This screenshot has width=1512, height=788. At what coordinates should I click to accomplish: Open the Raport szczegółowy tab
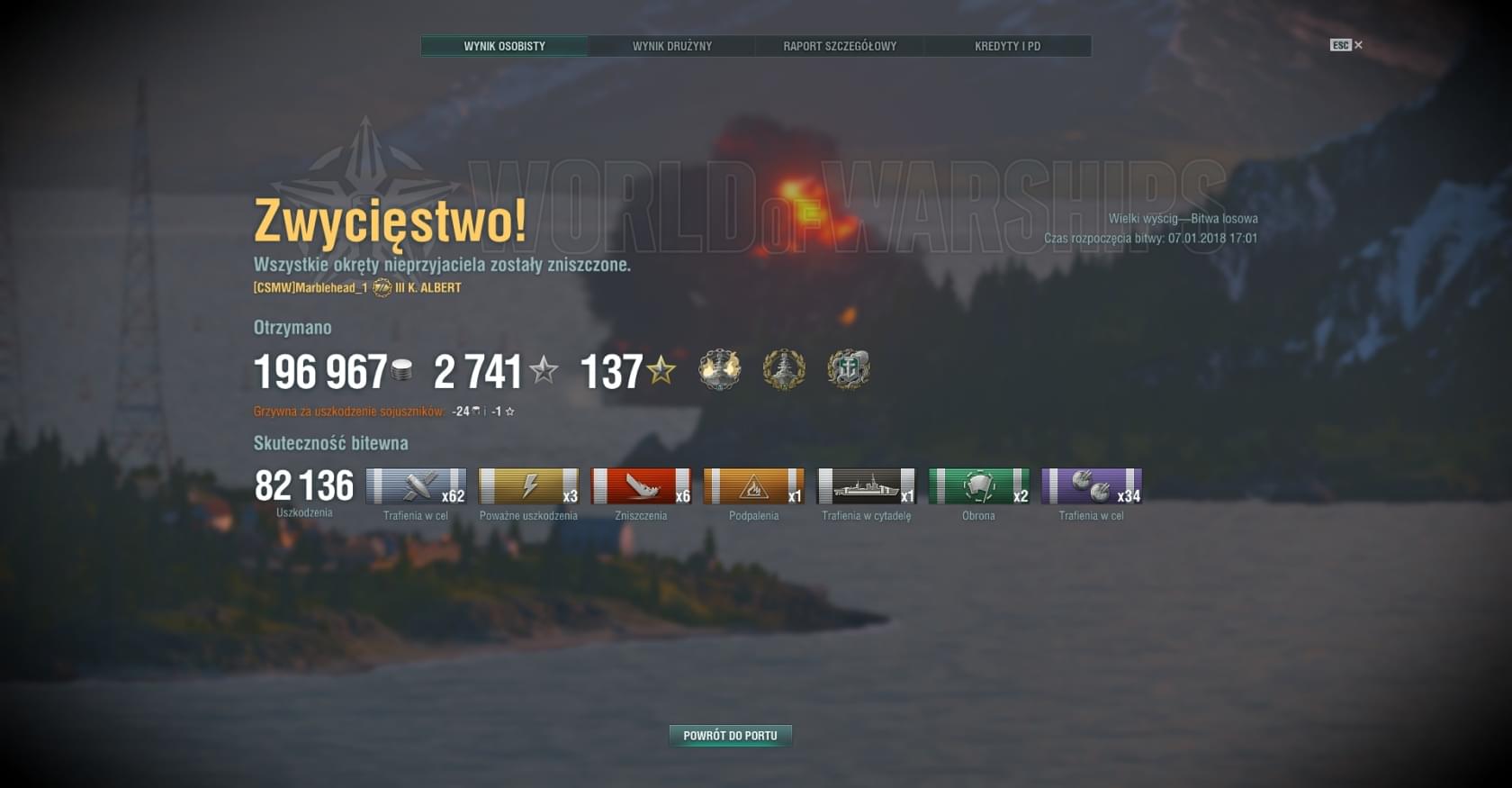click(840, 46)
